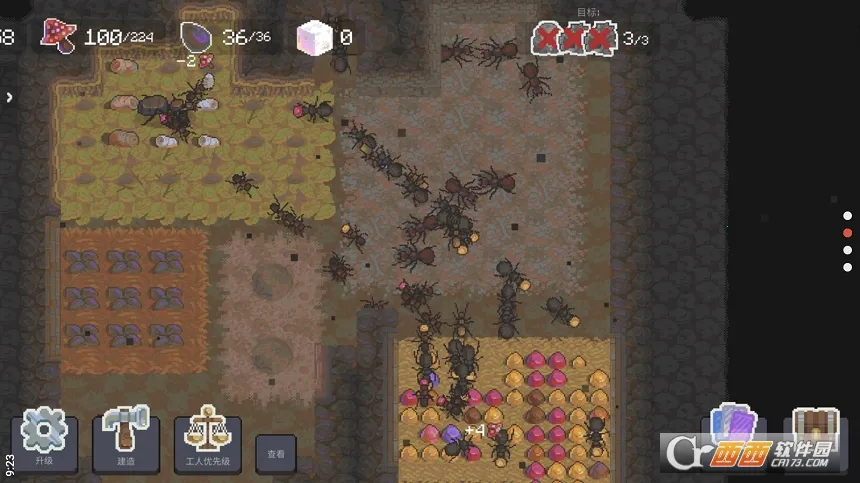The height and width of the screenshot is (483, 860).
Task: Click the white sugar cube resource icon
Action: (313, 38)
